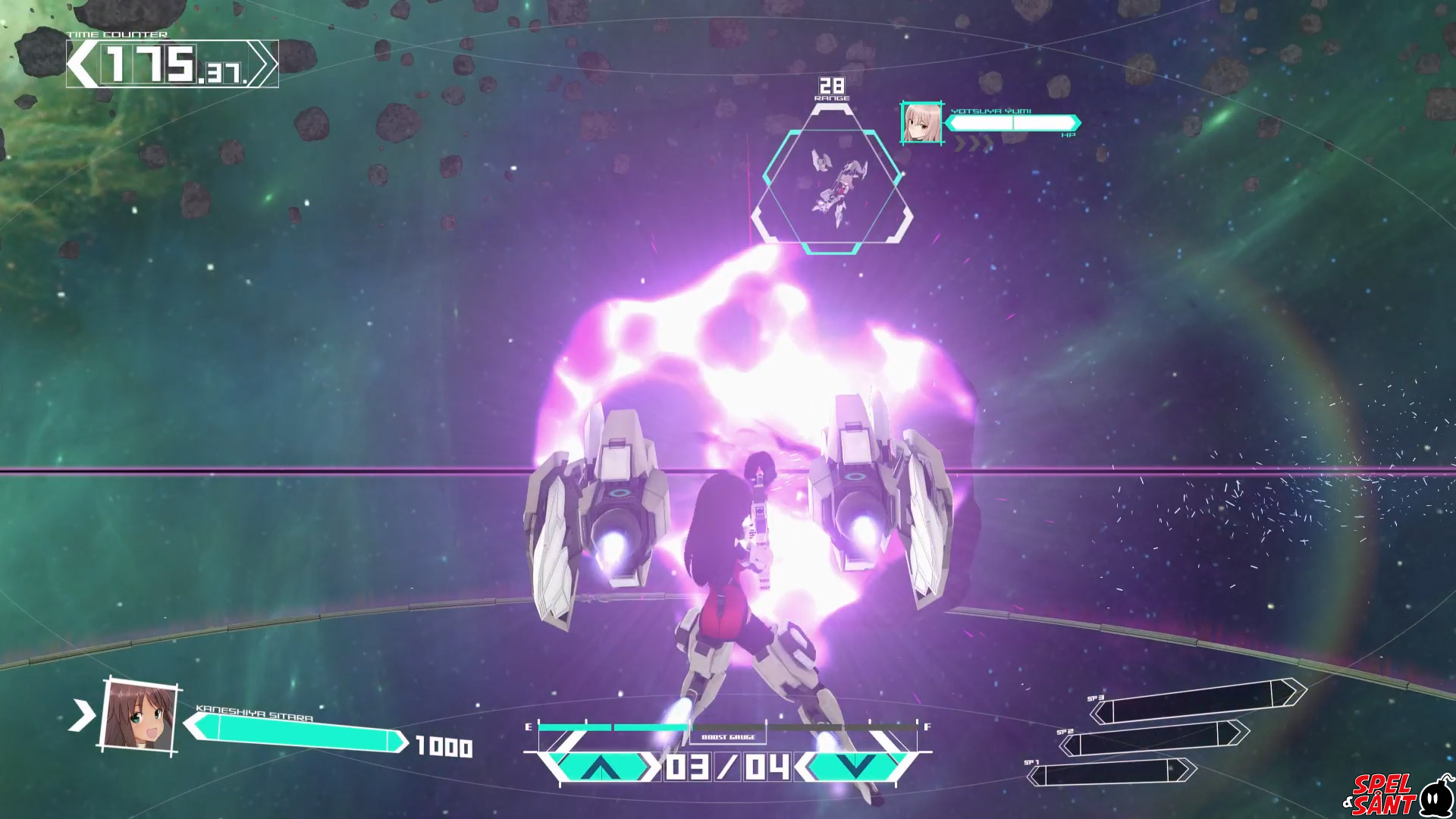Viewport: 1456px width, 819px height.
Task: Click the up arrow weapon selector
Action: click(x=601, y=767)
